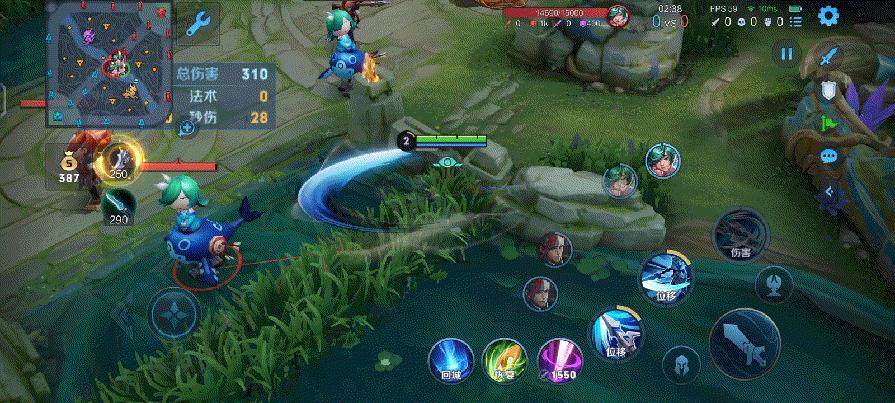Pause the match with the pause button
This screenshot has height=403, width=895.
pyautogui.click(x=787, y=54)
